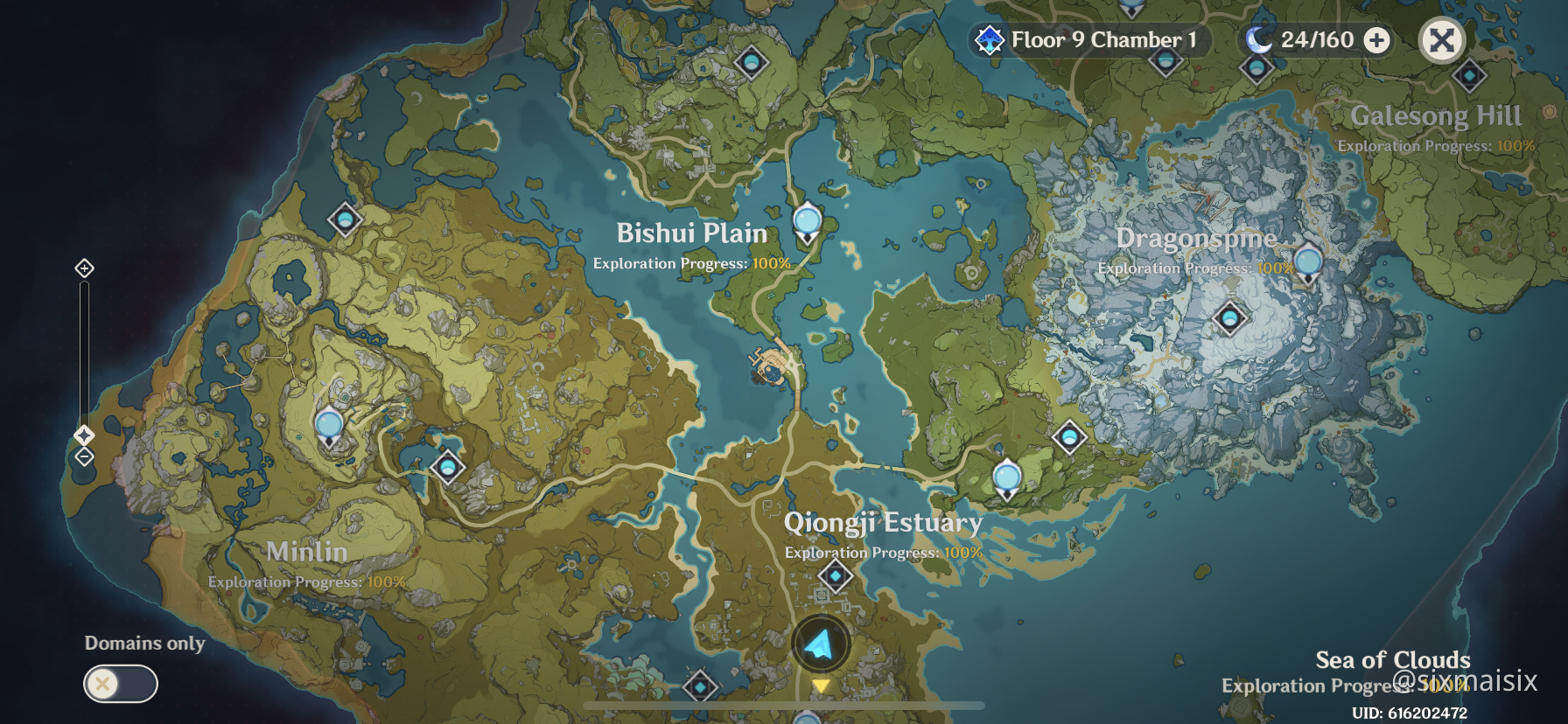Click the map zoom slider handle
The height and width of the screenshot is (724, 1568).
coord(84,435)
